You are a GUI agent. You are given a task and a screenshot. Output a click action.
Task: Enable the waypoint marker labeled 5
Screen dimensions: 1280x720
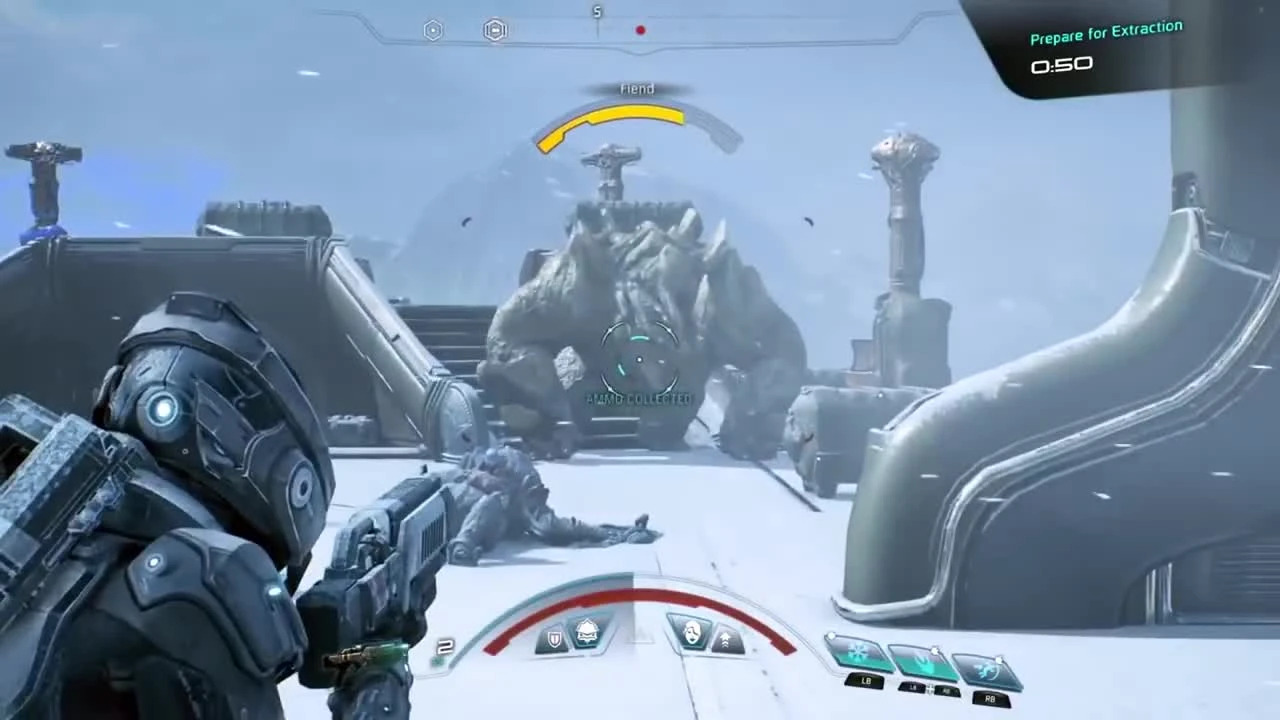(x=597, y=13)
